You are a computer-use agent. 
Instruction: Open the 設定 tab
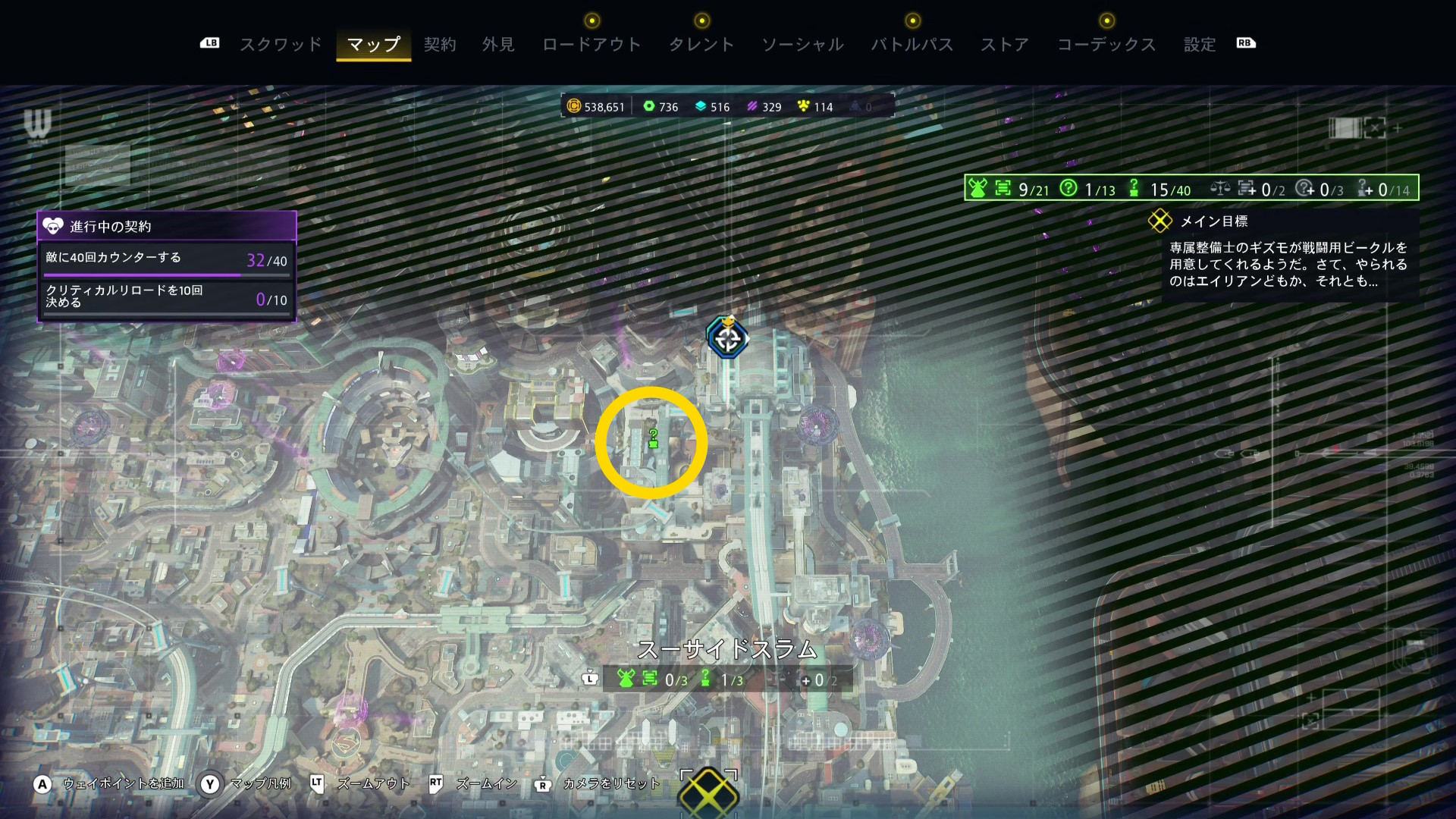point(1200,45)
